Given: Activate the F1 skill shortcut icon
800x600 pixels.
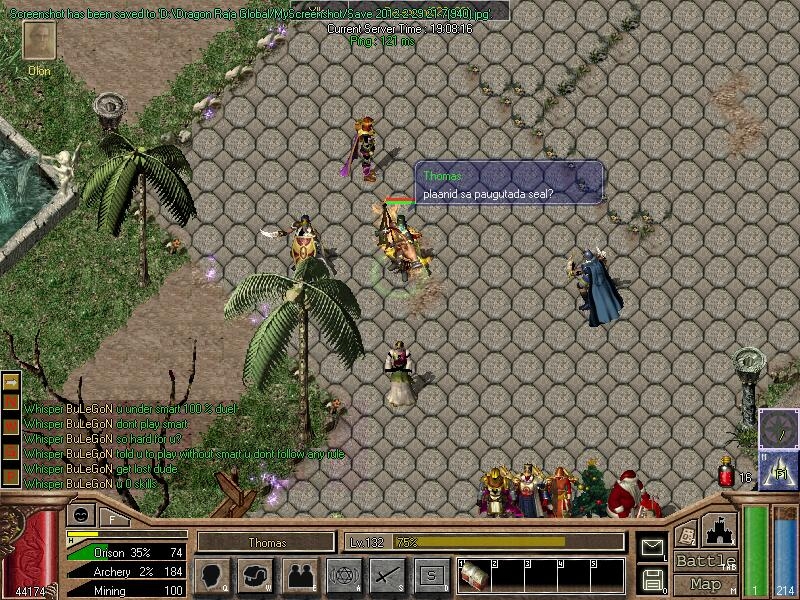Looking at the screenshot, I should coord(778,471).
